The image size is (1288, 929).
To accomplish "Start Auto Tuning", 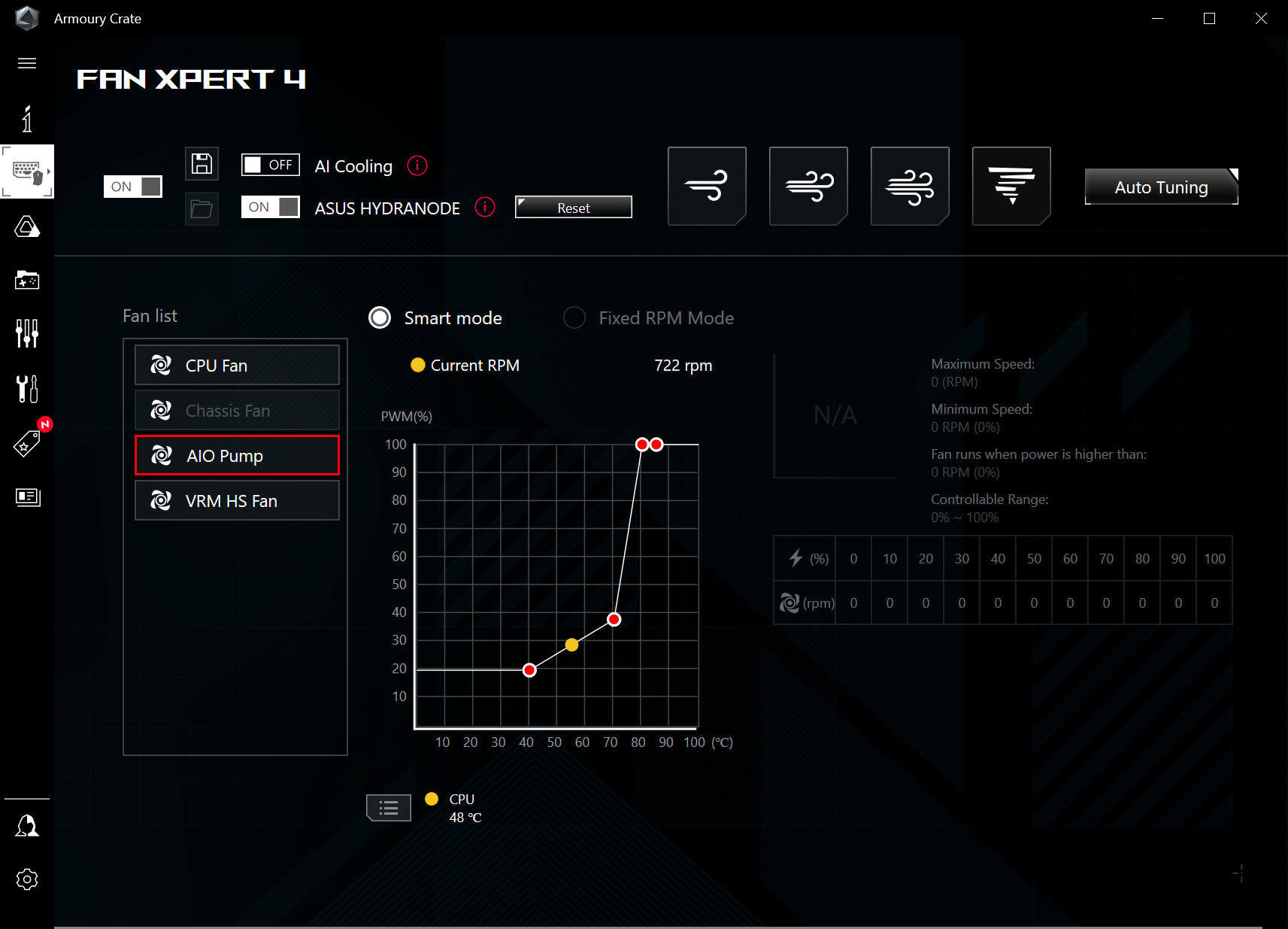I will [1160, 187].
